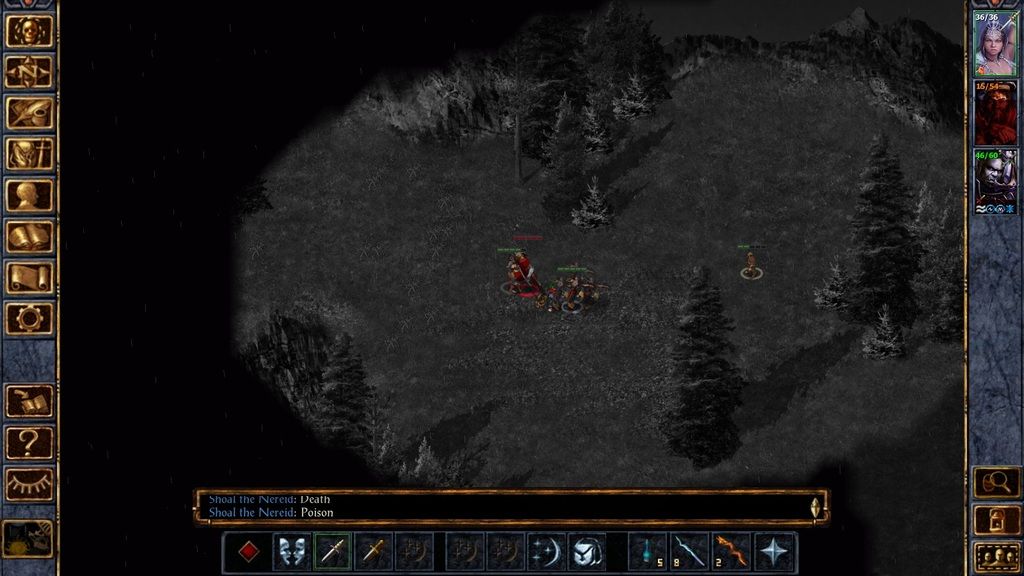
Task: Use the blue potion quick item
Action: (x=648, y=552)
